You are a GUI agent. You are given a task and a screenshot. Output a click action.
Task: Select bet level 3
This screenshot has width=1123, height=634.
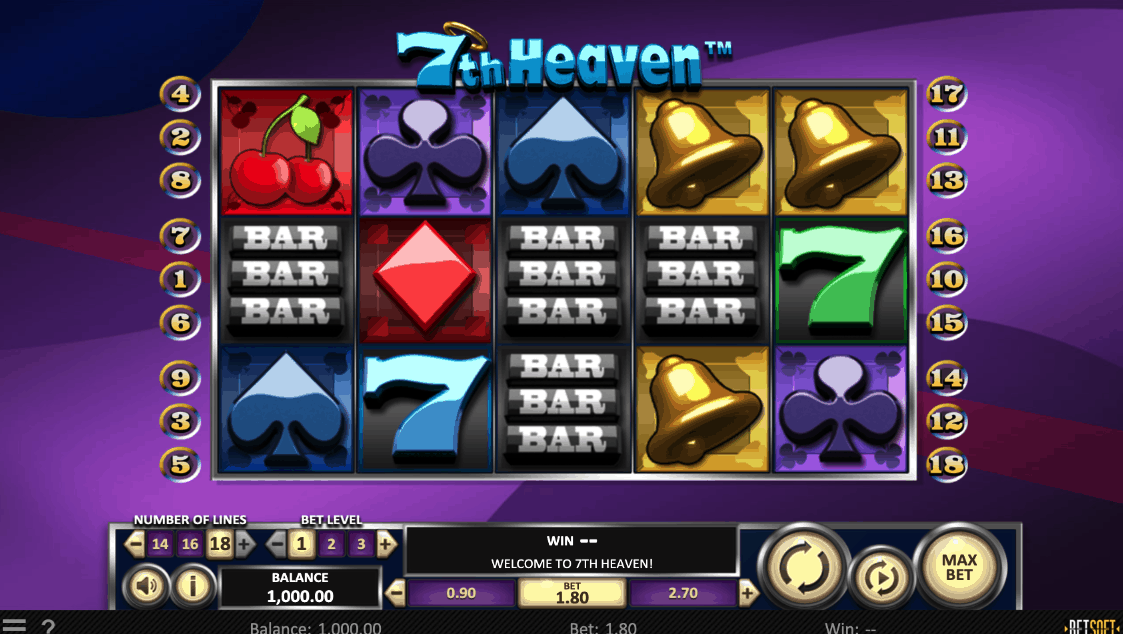tap(360, 544)
